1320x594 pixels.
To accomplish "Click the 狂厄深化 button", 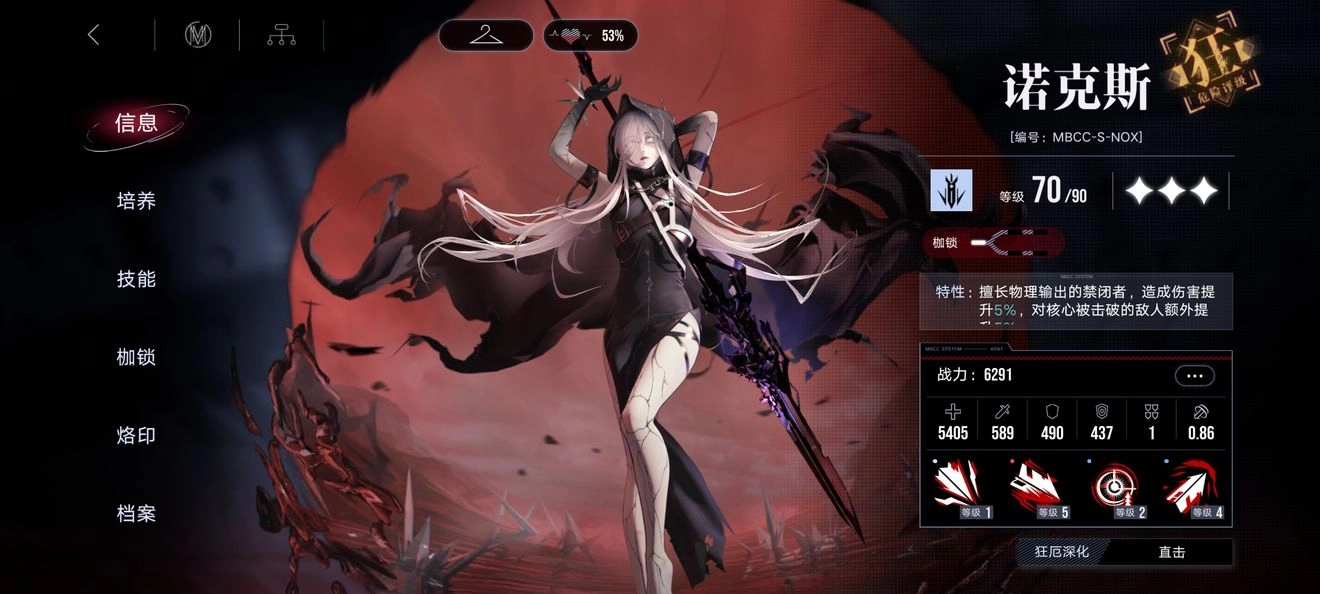I will [1061, 552].
